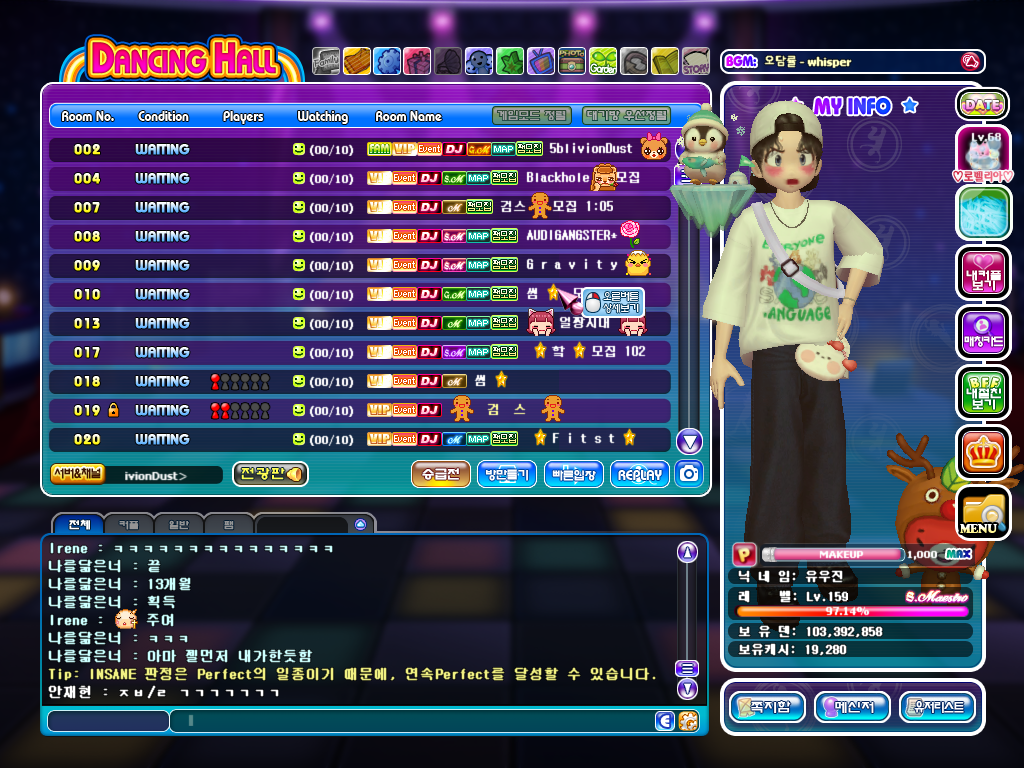Create a room with 방만들기

tap(507, 474)
